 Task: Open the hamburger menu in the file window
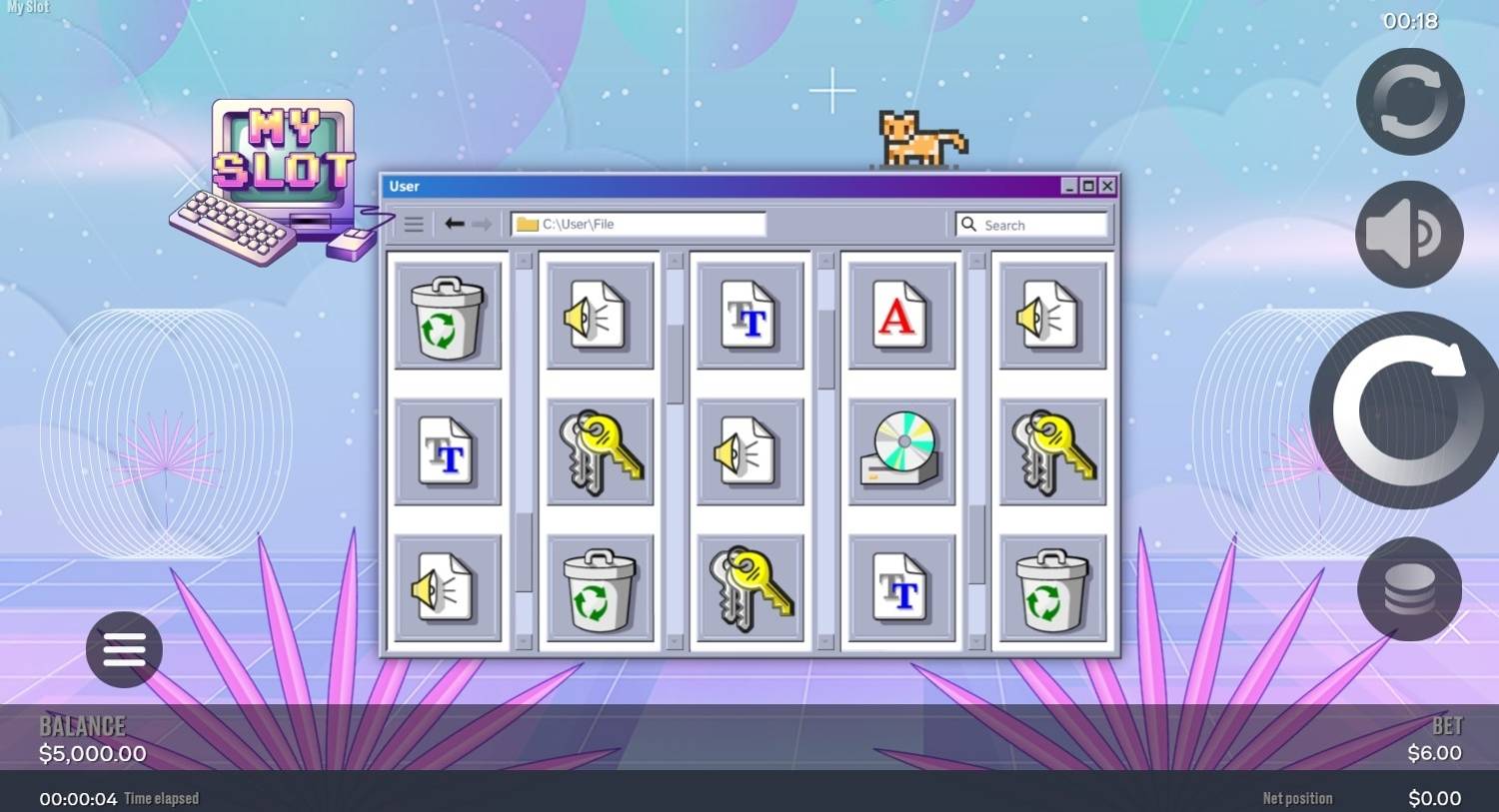point(414,224)
